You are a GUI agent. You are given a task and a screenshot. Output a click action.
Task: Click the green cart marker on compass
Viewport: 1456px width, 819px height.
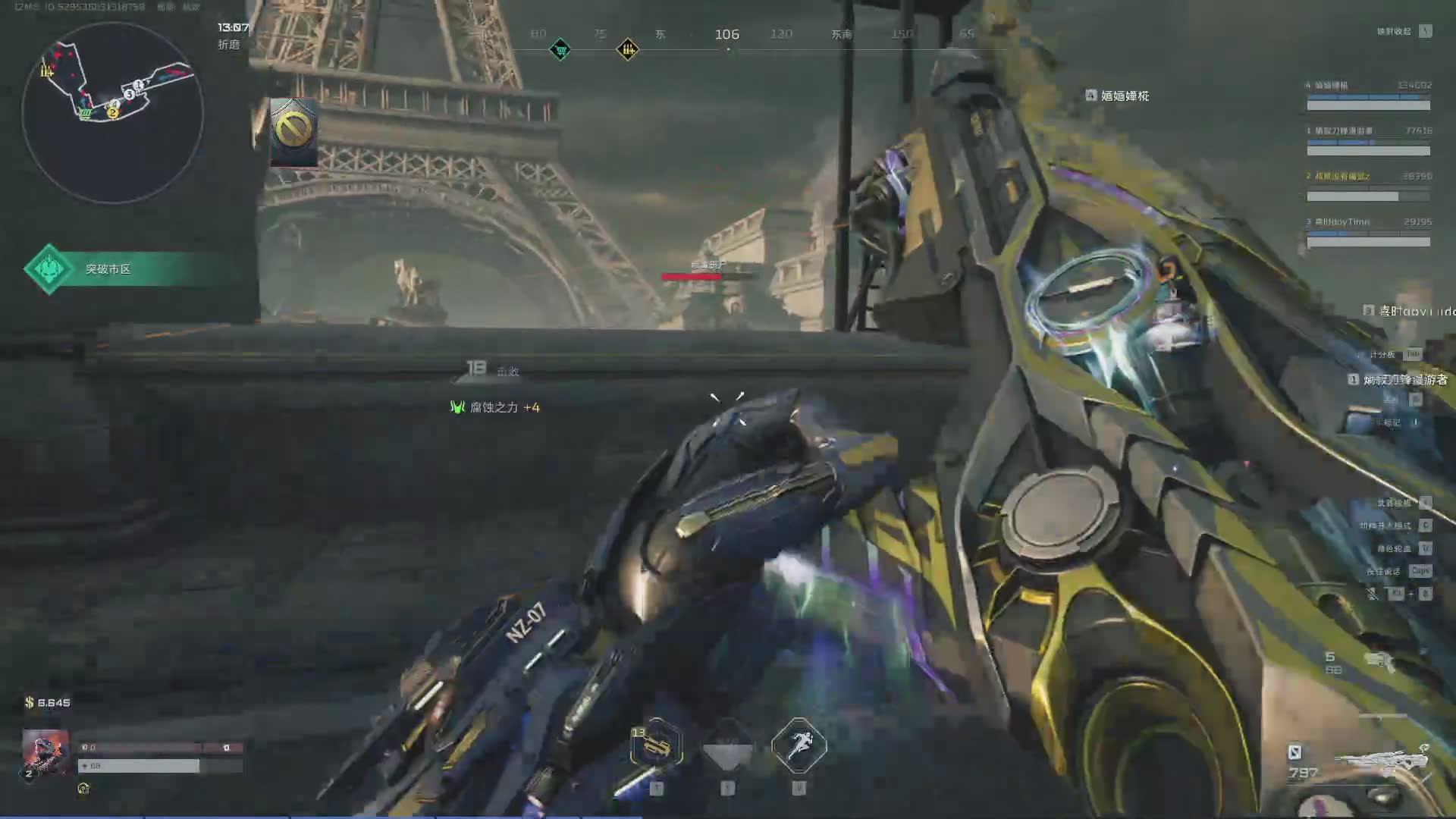[560, 50]
